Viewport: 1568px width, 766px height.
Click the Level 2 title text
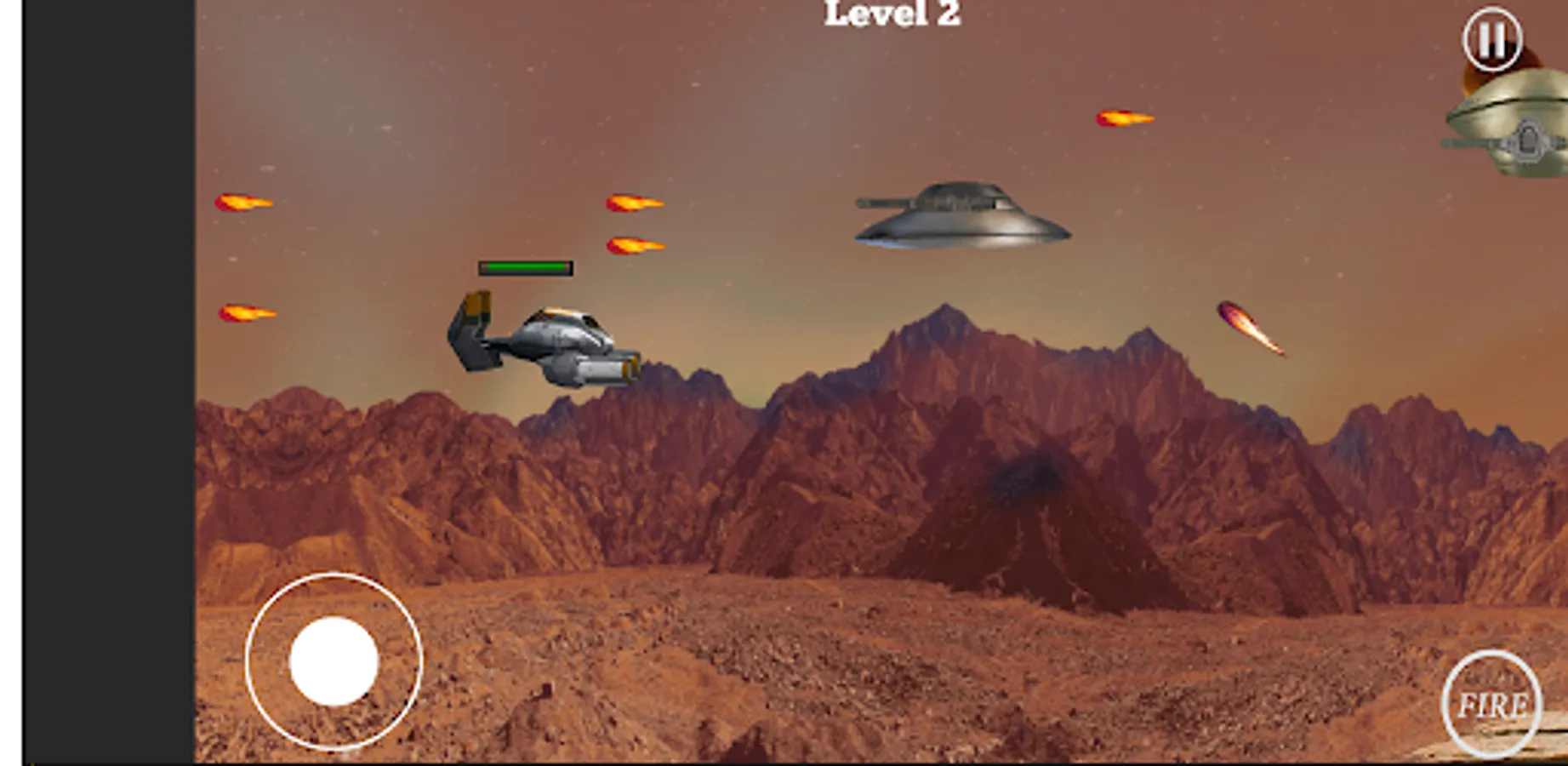coord(890,13)
